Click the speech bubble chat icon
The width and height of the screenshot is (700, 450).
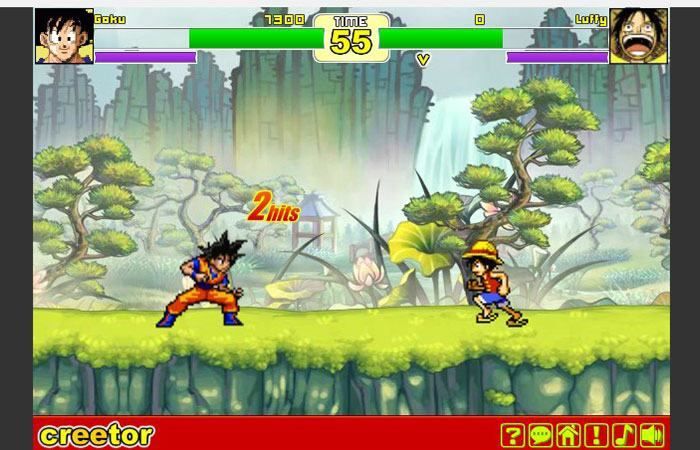click(x=540, y=435)
